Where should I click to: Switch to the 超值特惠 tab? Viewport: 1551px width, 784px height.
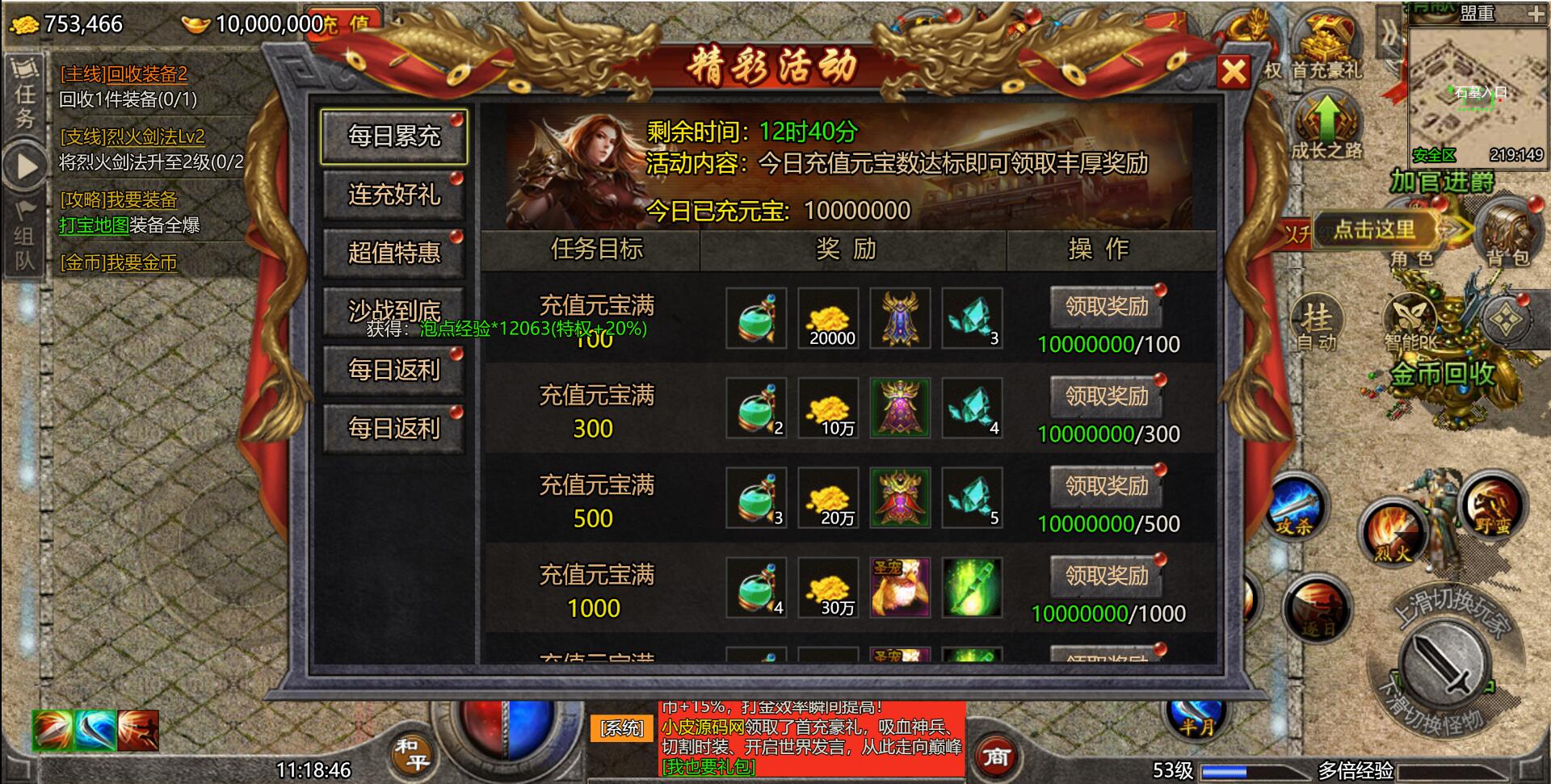pos(393,253)
